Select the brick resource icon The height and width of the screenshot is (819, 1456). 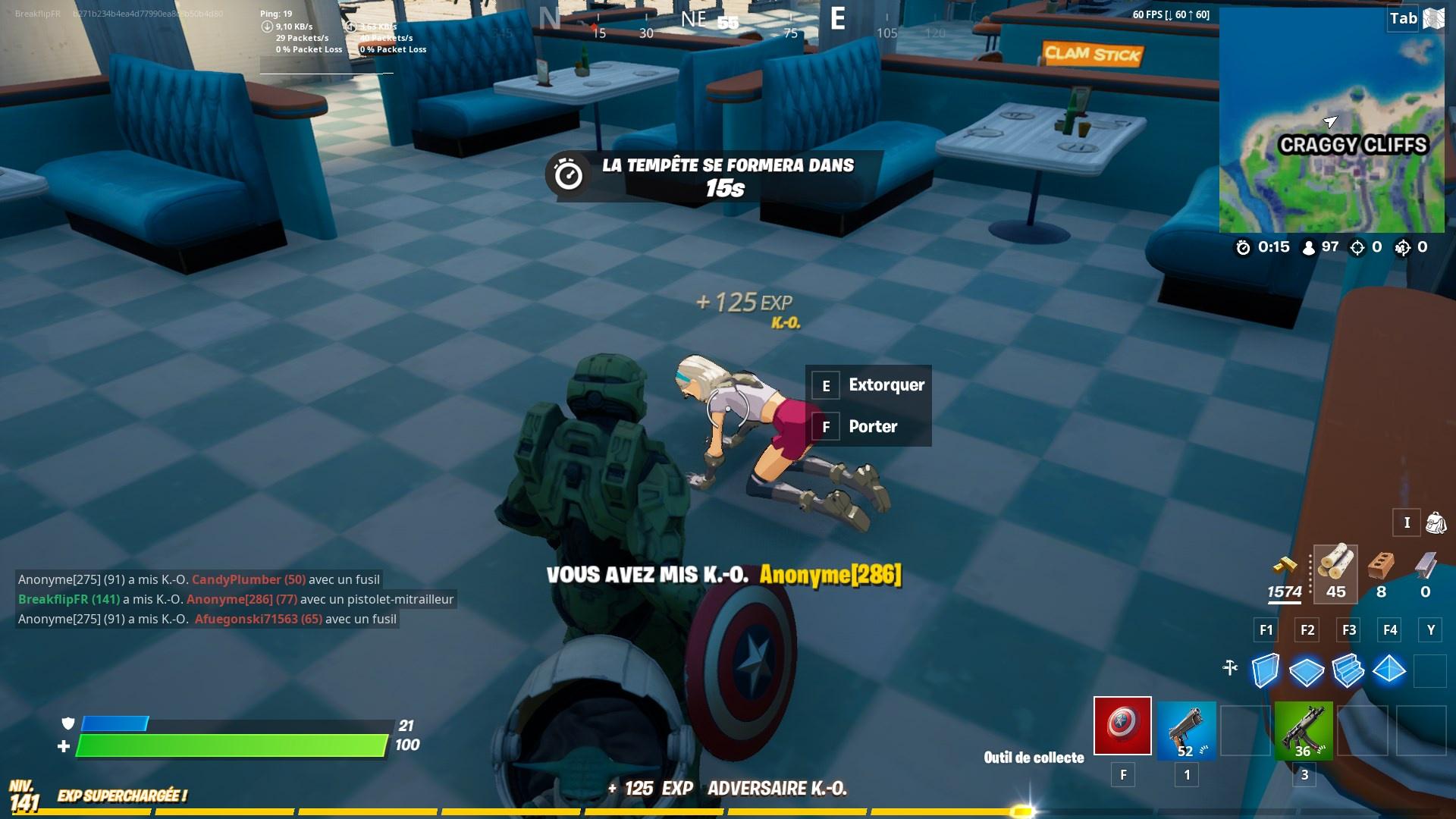click(1380, 565)
